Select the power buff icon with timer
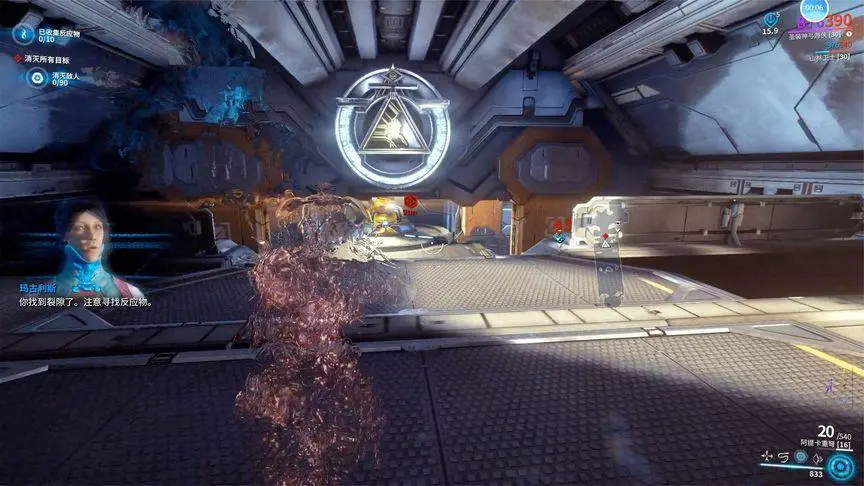The image size is (864, 486). (x=771, y=18)
